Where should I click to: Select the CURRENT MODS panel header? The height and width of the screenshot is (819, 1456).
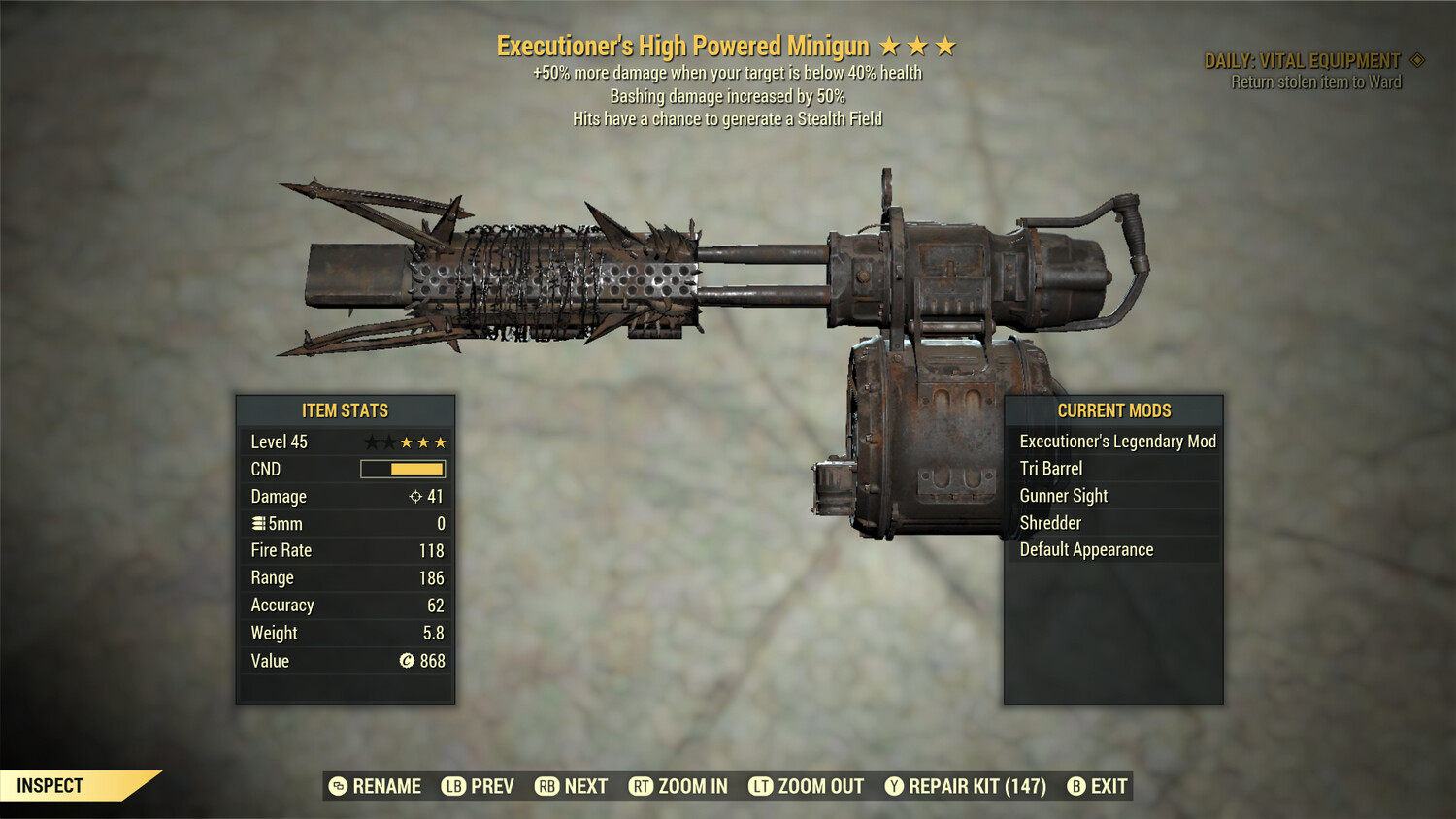click(x=1113, y=409)
